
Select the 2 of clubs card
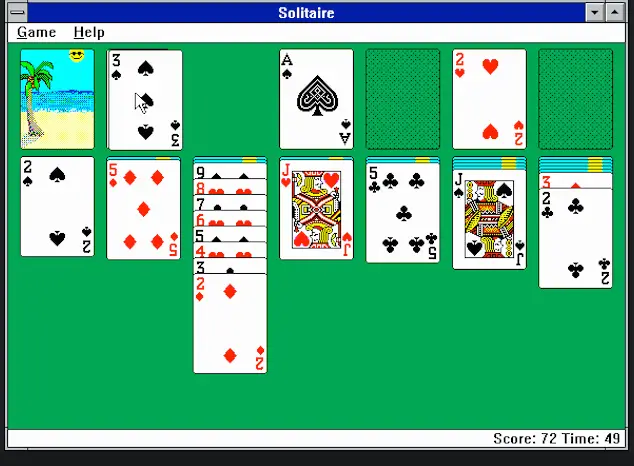(x=576, y=240)
